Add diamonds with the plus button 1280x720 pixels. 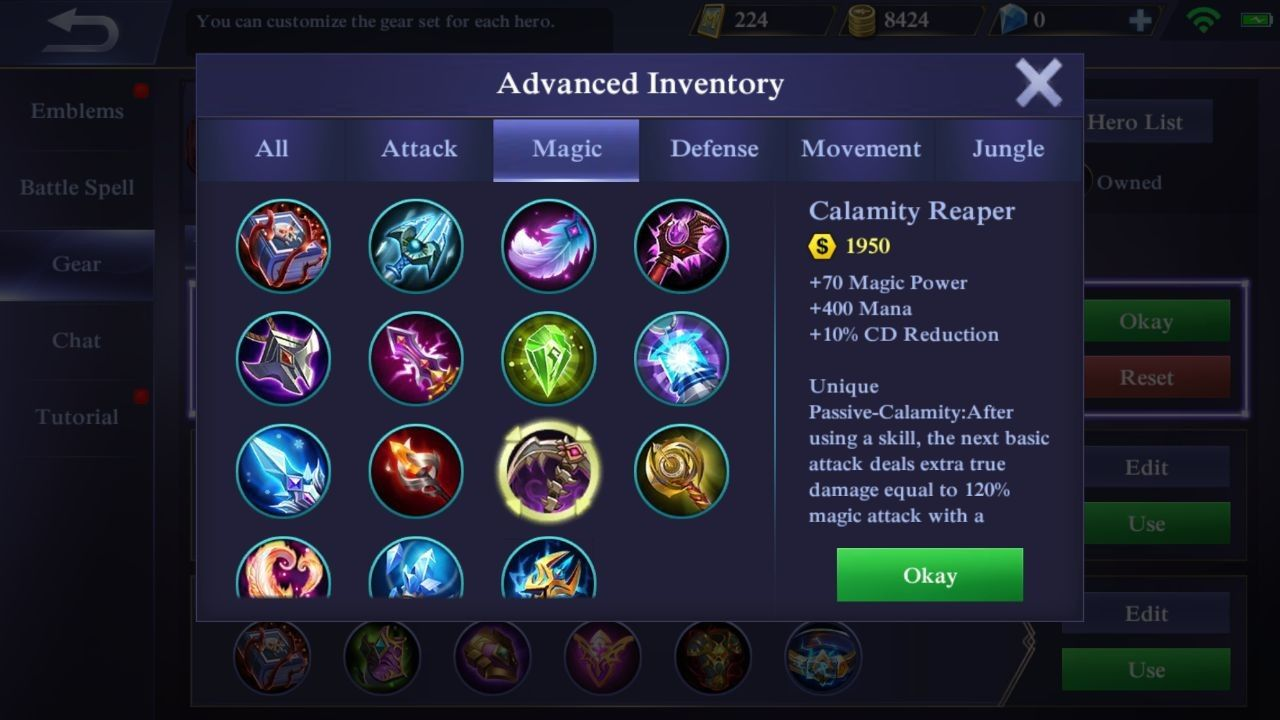1139,20
